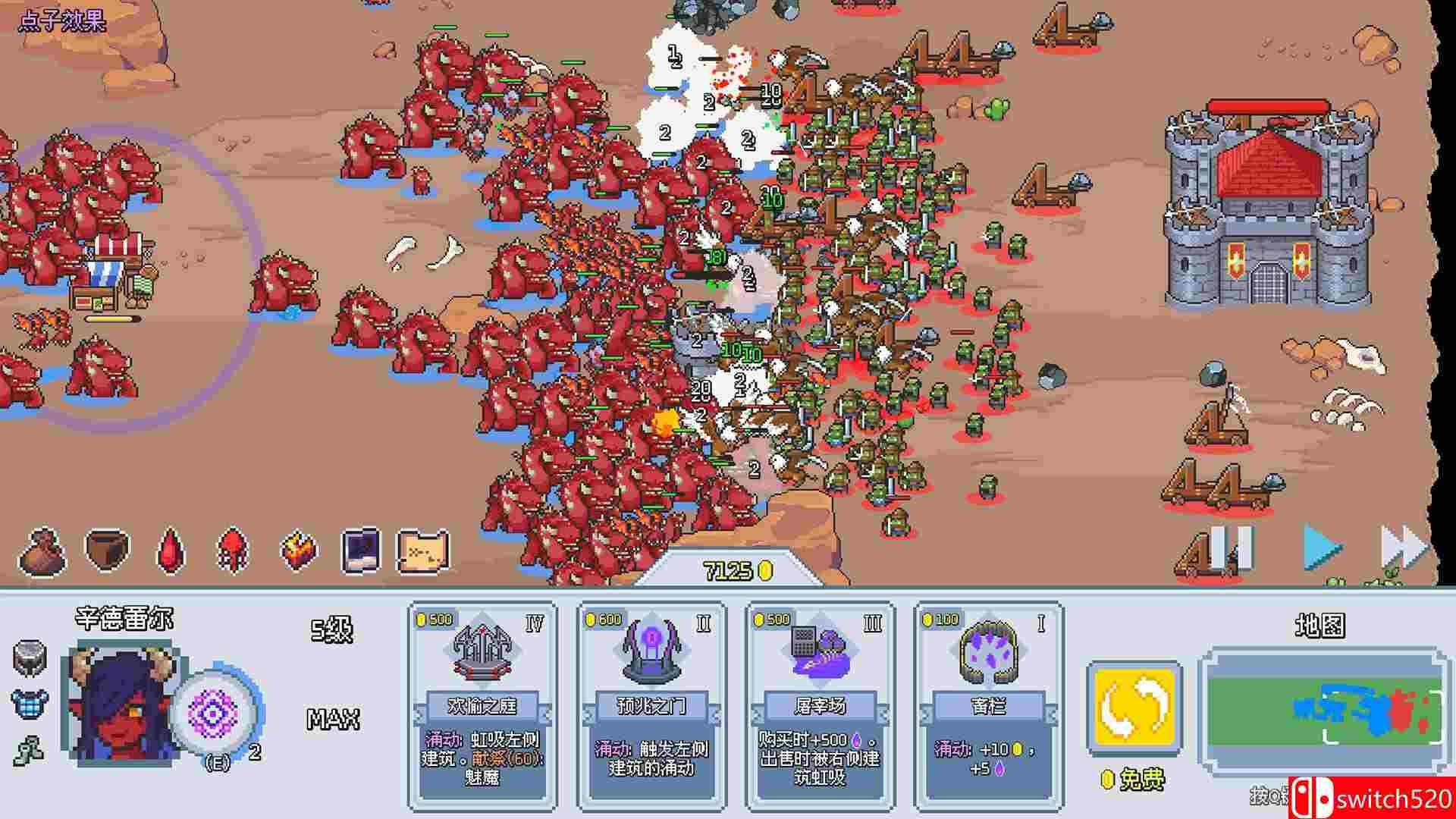
Task: Activate fast-forward speed
Action: click(x=1403, y=547)
